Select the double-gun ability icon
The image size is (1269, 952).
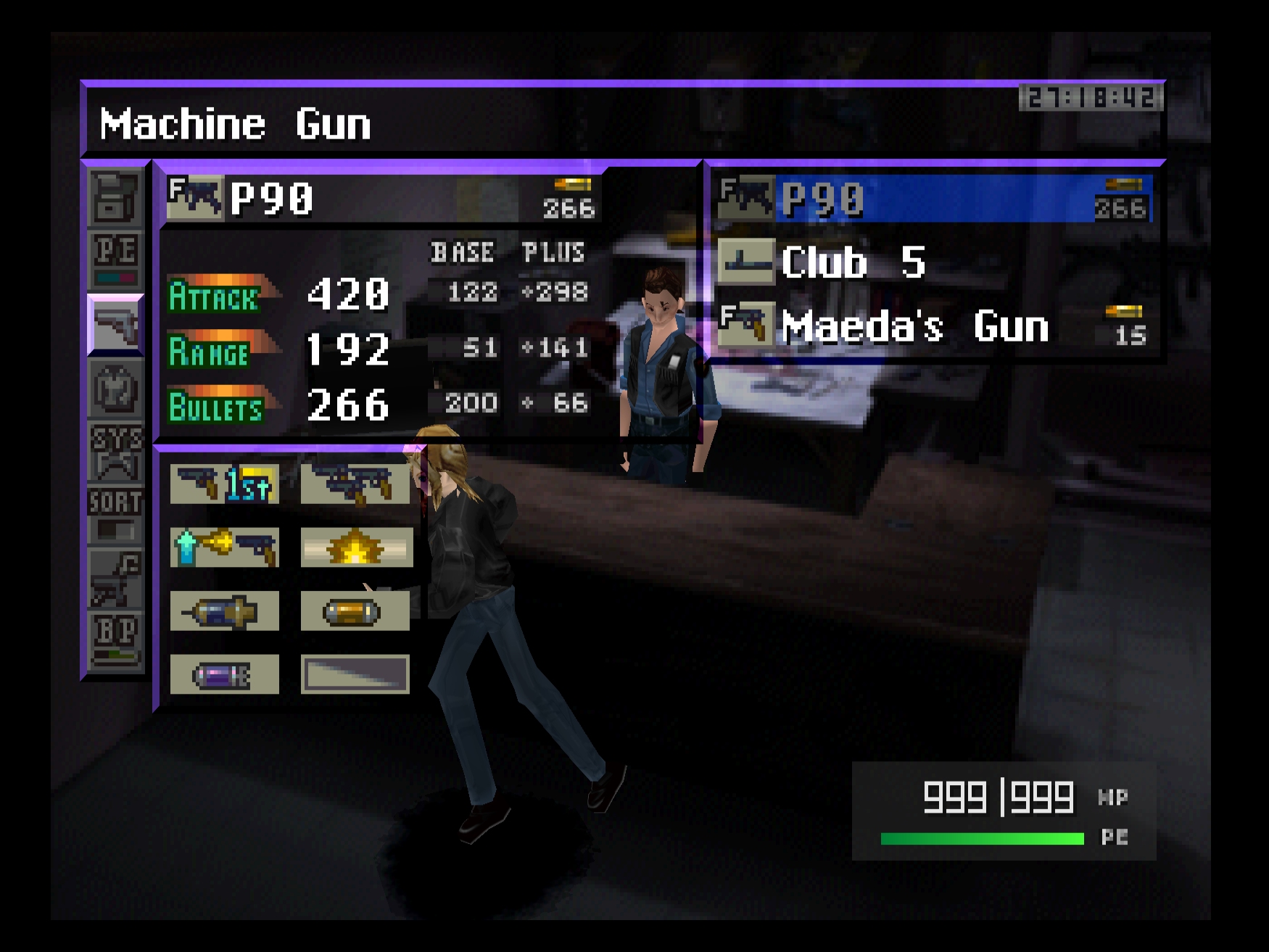[355, 484]
